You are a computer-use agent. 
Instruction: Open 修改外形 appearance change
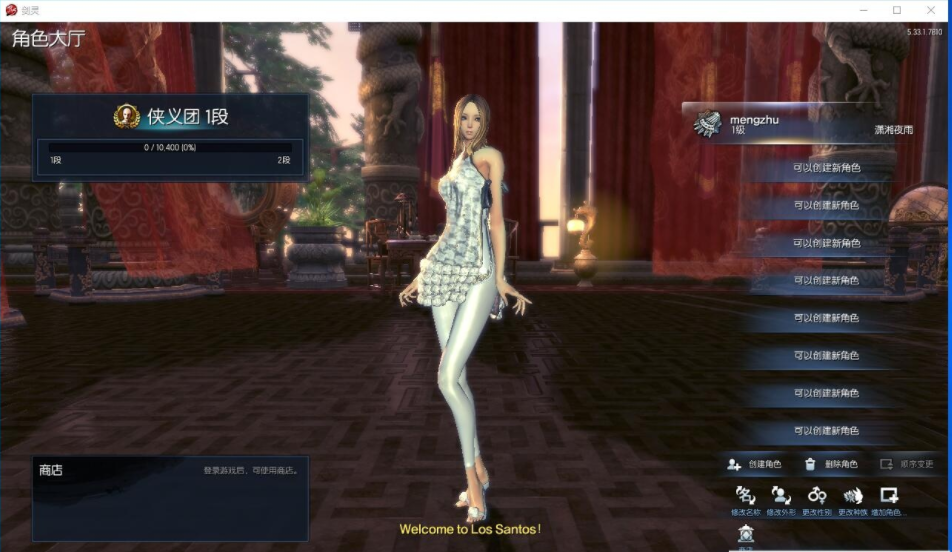coord(781,497)
